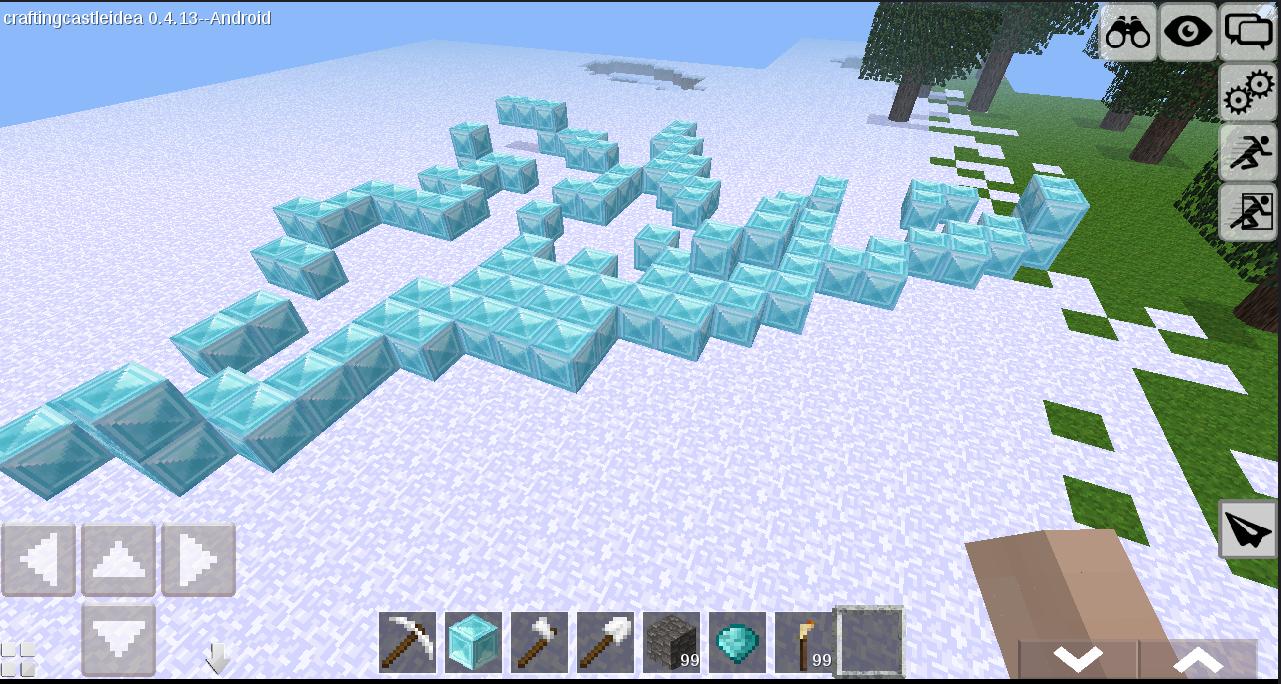
Task: Open inventory via the four-squares icon
Action: tap(18, 659)
